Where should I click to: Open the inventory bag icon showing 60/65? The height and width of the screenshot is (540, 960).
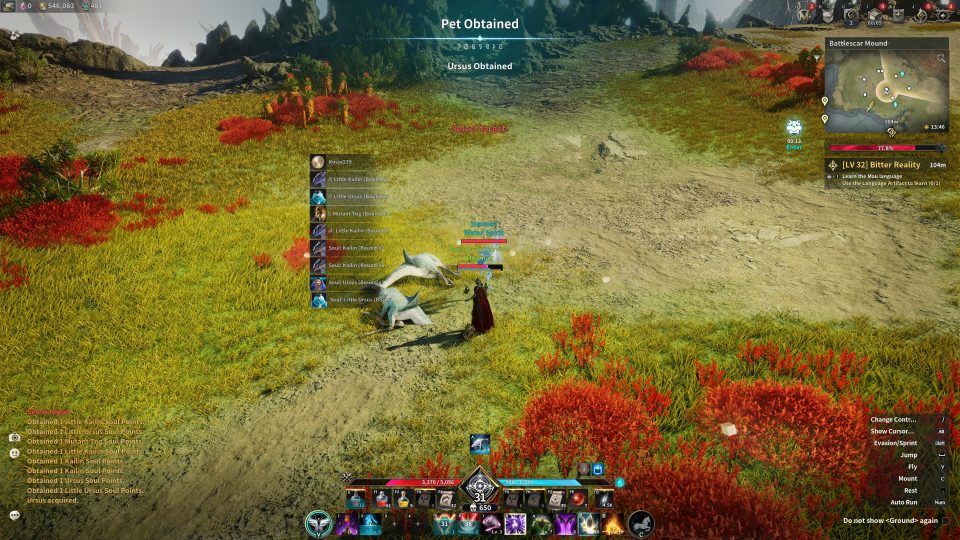point(874,14)
